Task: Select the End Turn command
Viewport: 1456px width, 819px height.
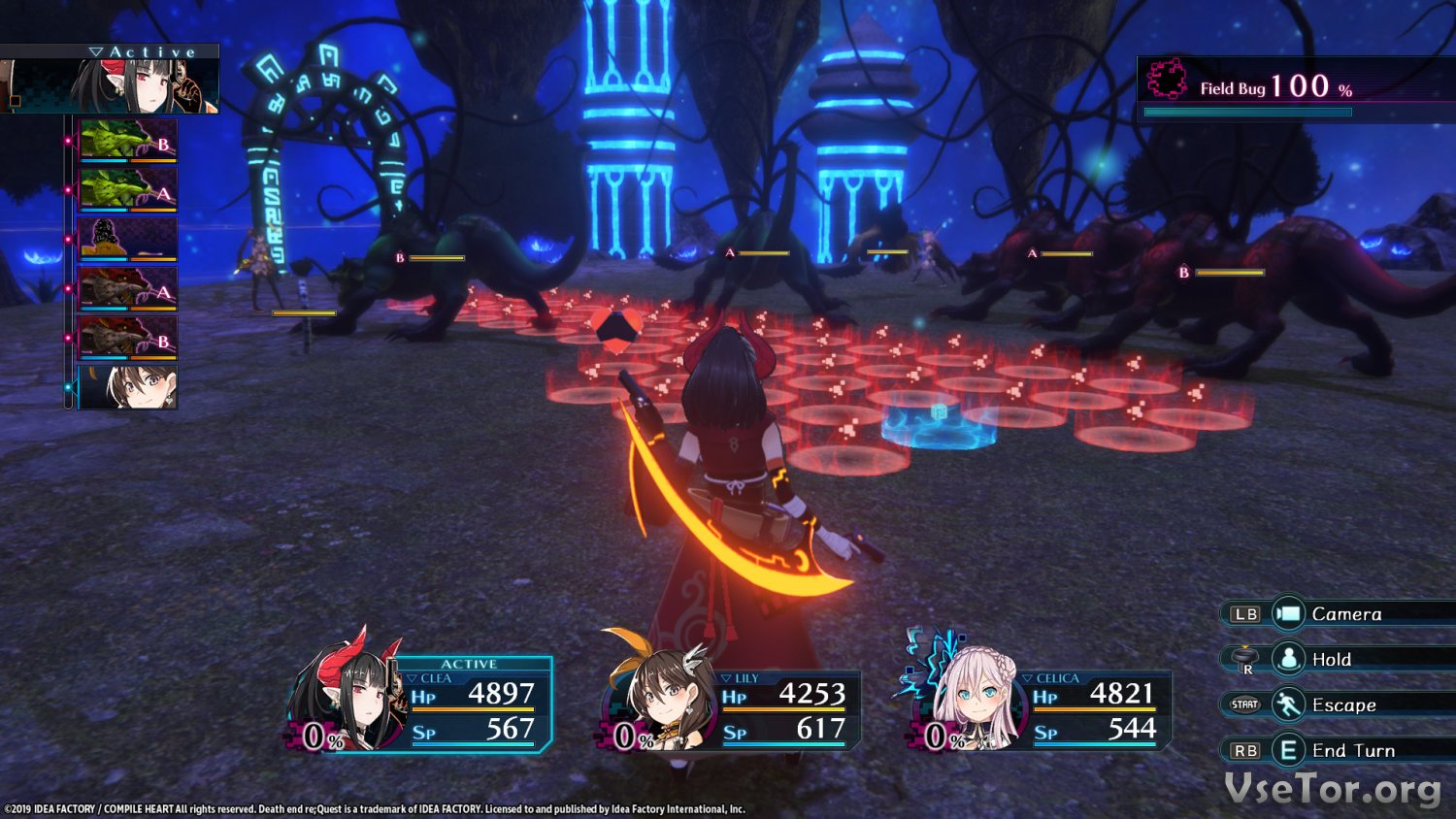Action: tap(1352, 750)
